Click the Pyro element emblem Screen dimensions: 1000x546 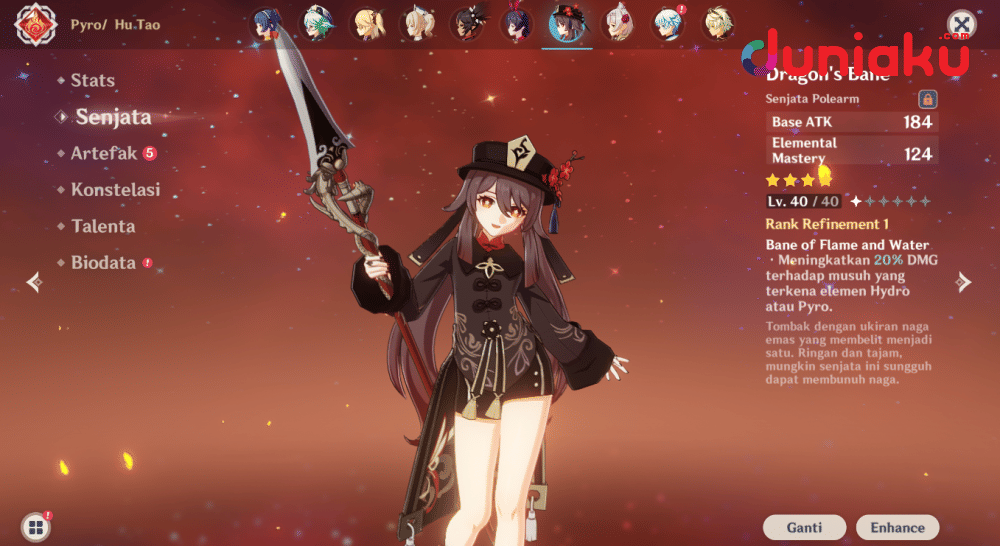pyautogui.click(x=35, y=25)
